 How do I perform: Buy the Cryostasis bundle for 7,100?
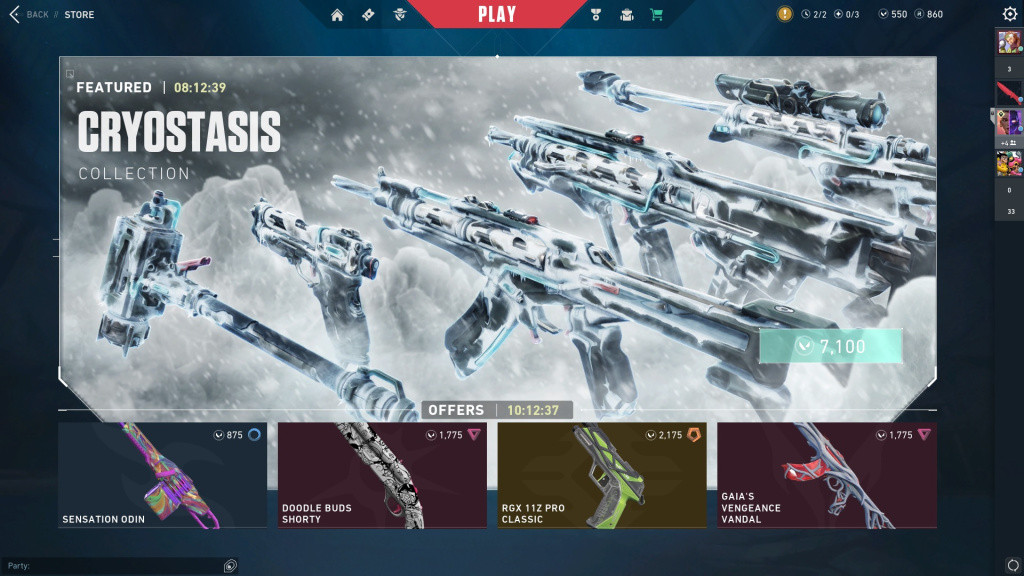[830, 346]
